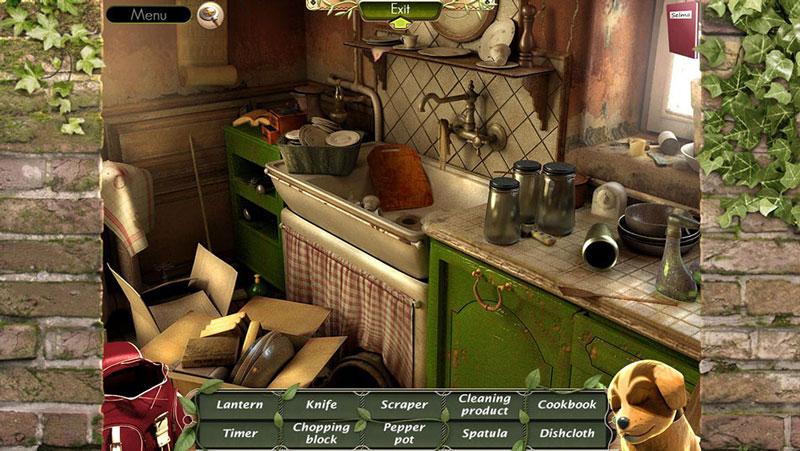
Task: Select Cookbook in the item list
Action: (x=567, y=405)
